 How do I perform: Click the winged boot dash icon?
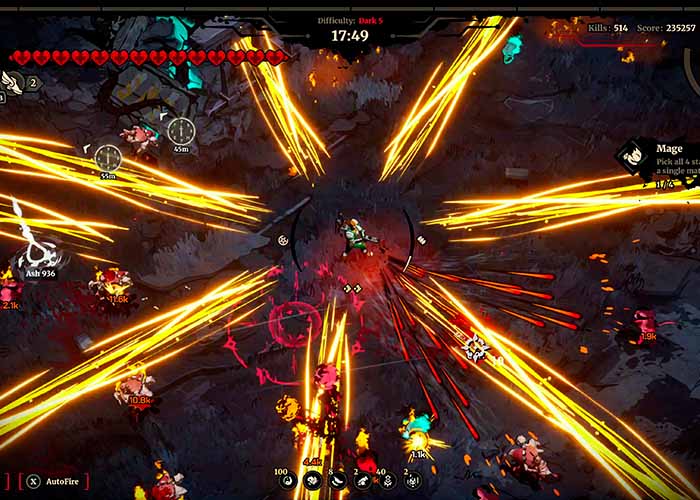tap(12, 82)
